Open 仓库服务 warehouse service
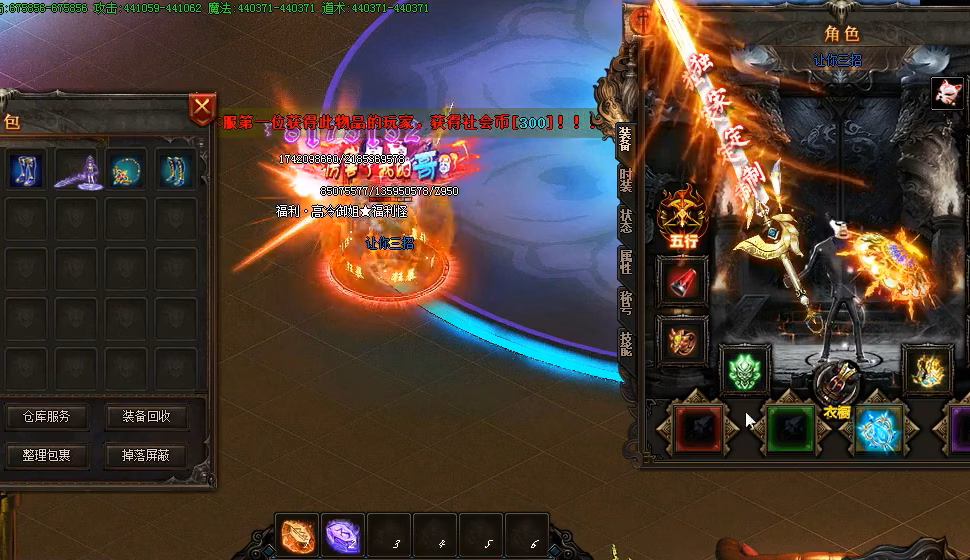The image size is (970, 560). 46,416
